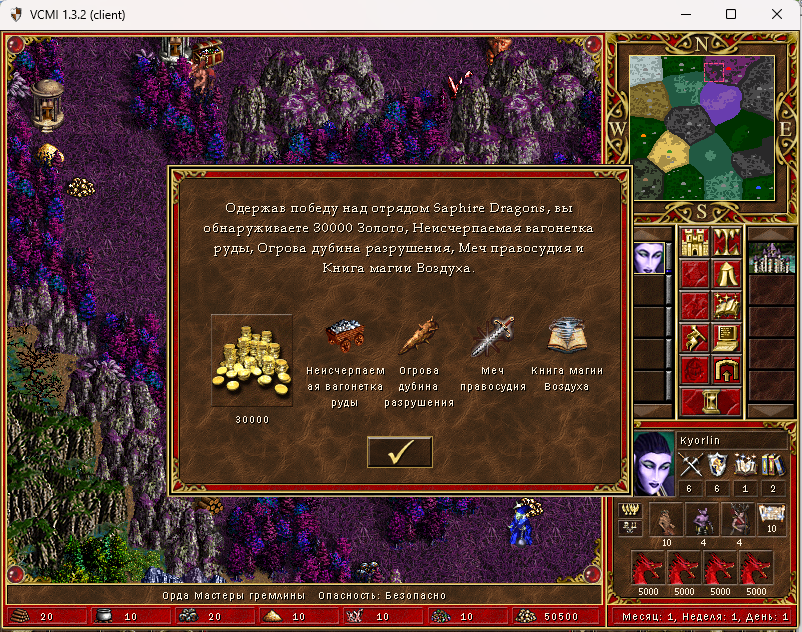The width and height of the screenshot is (802, 632).
Task: End the turn with the hourglass button
Action: tap(710, 401)
